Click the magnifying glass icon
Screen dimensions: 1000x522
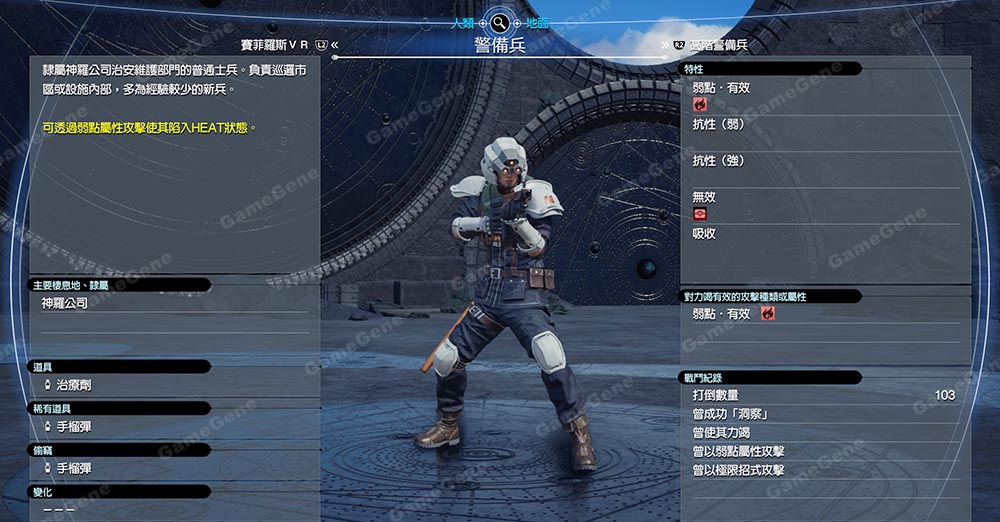(x=500, y=23)
